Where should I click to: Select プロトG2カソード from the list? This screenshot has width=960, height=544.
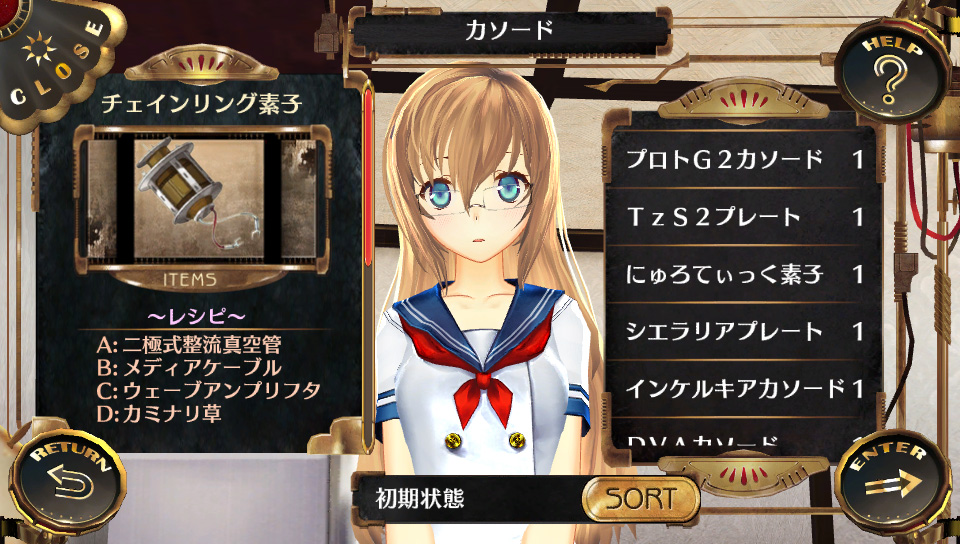pyautogui.click(x=745, y=160)
